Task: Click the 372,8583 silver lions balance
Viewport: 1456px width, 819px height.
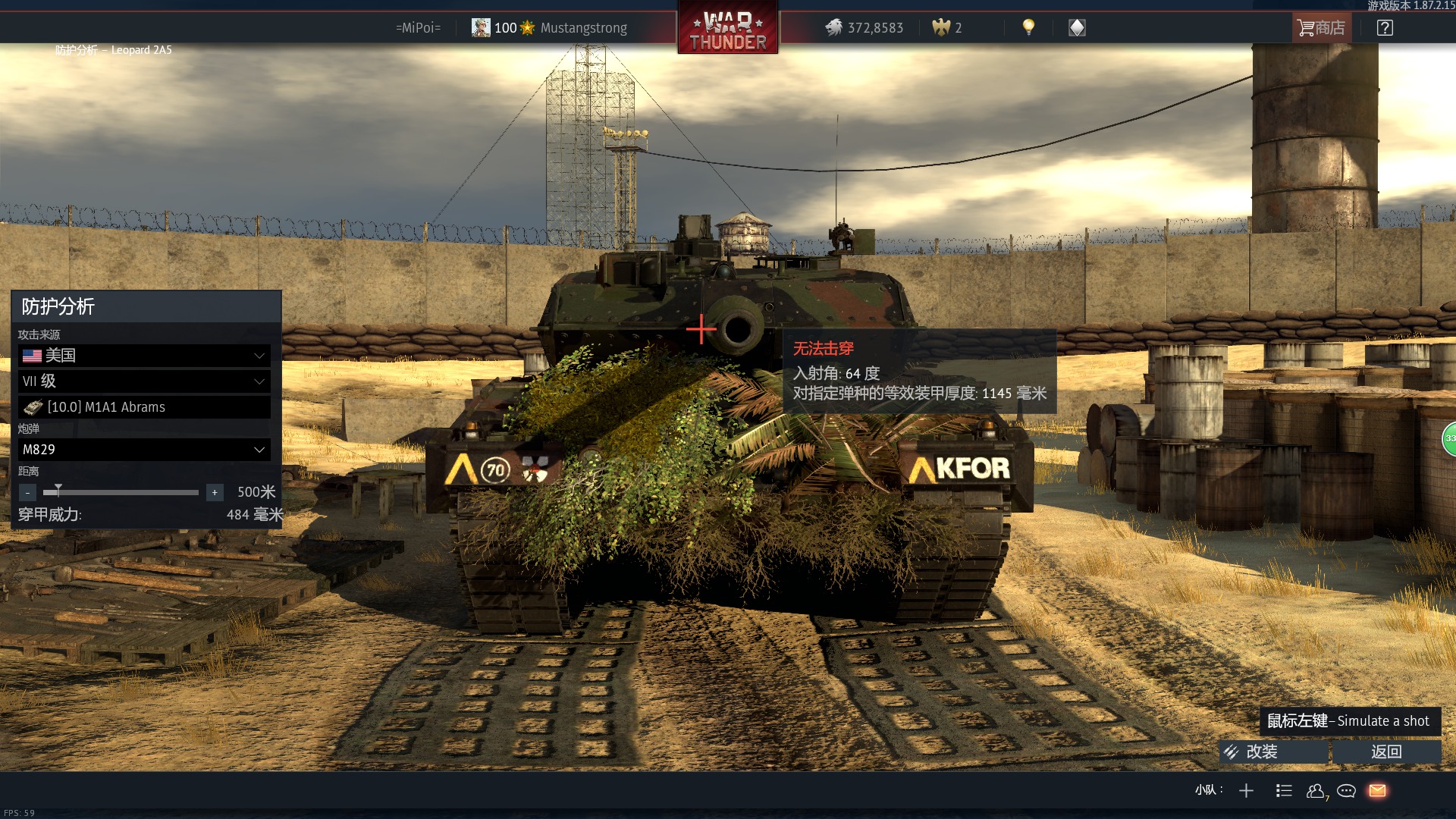Action: point(864,28)
